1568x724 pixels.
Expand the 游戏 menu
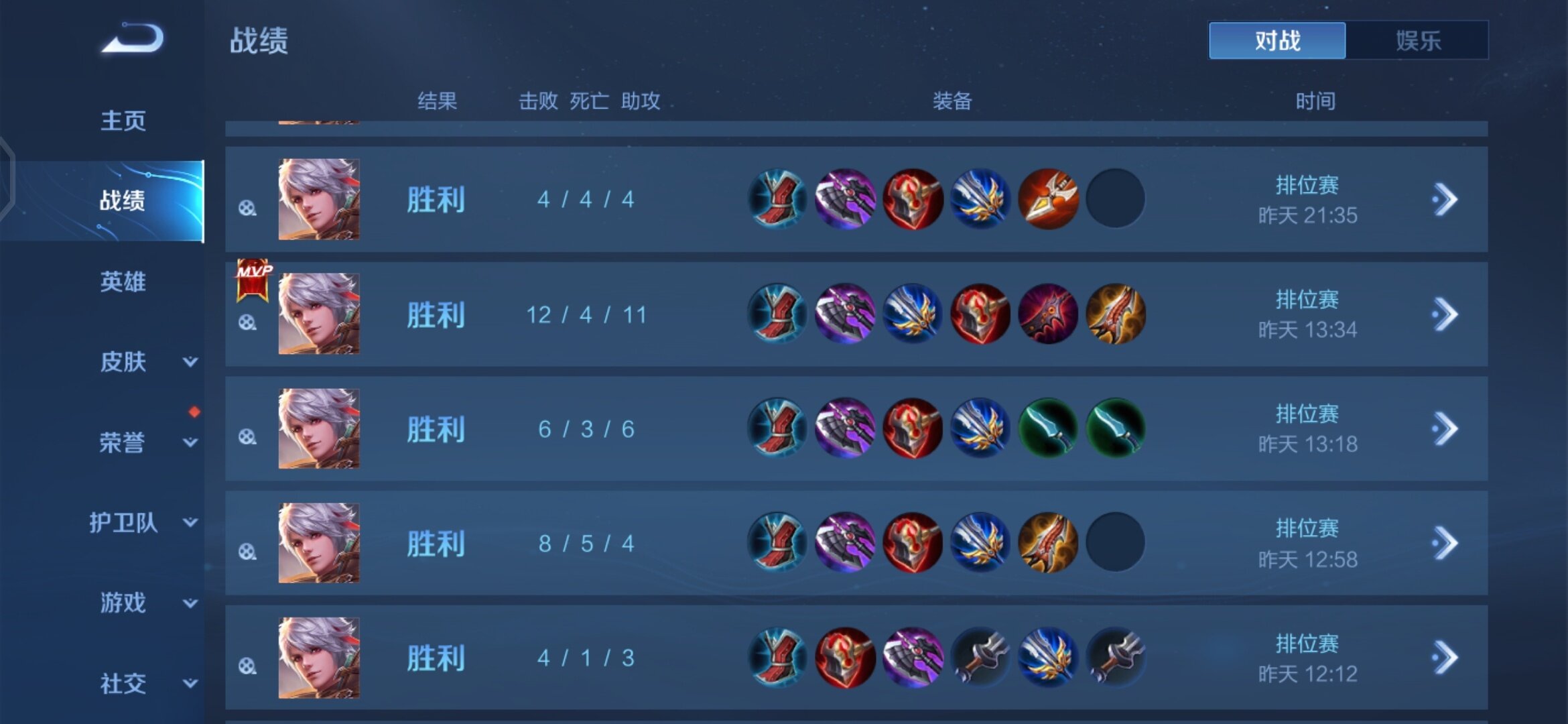tap(190, 603)
